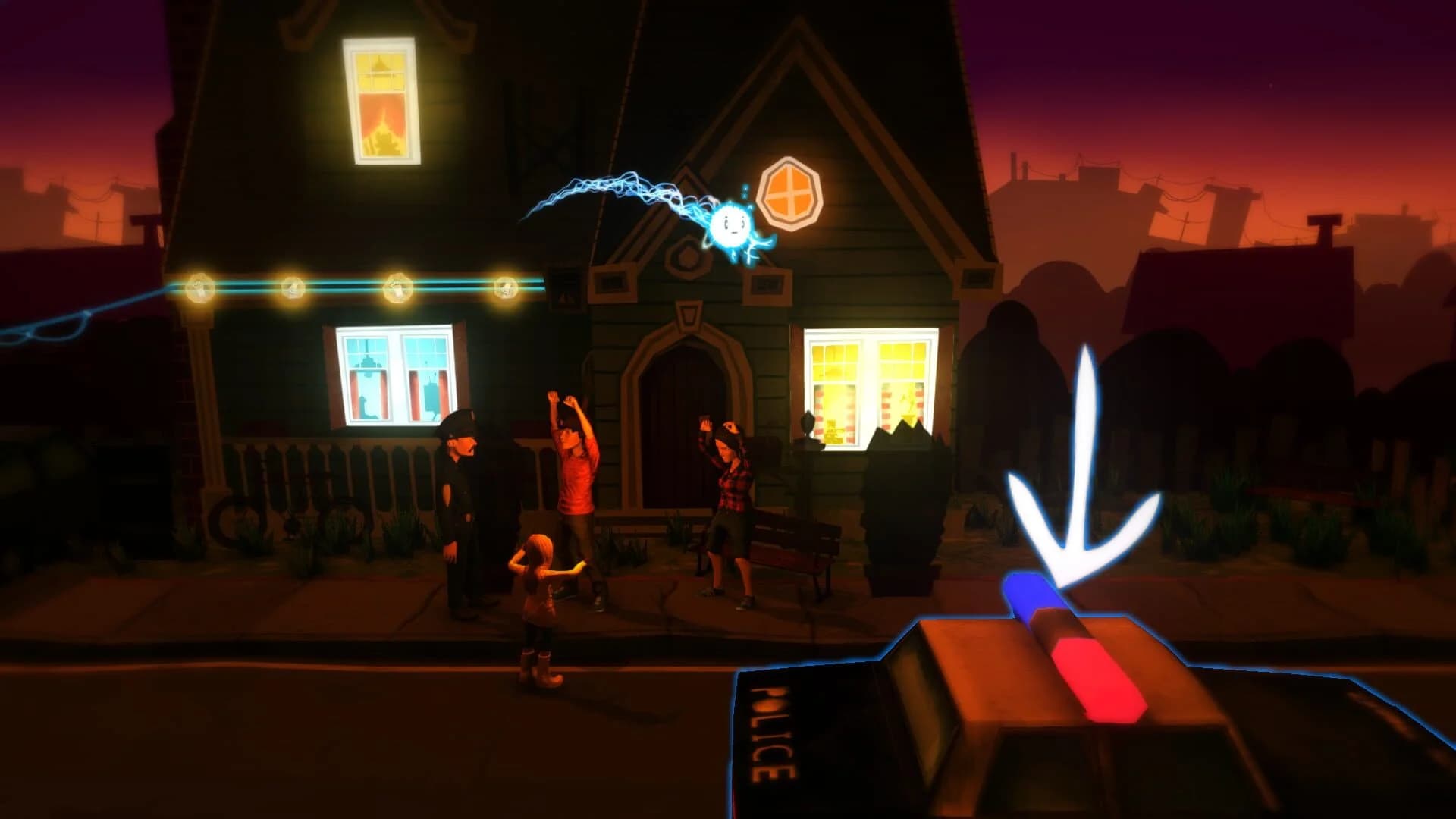Click the first string-light lantern

coord(199,284)
